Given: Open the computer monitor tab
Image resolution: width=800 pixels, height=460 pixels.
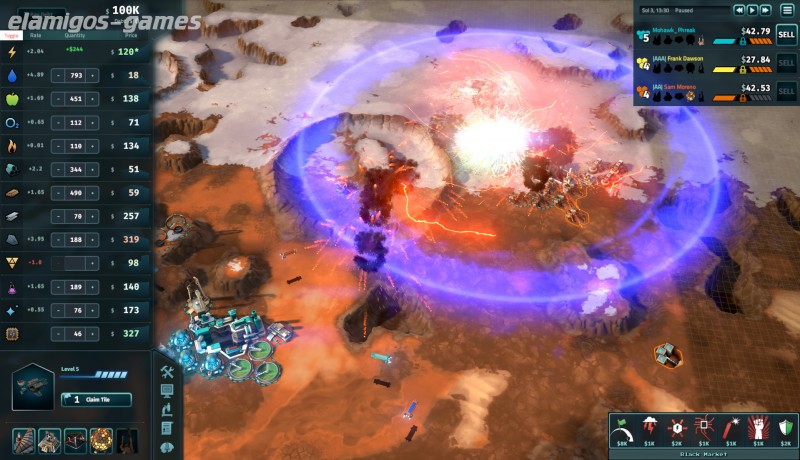Looking at the screenshot, I should pyautogui.click(x=167, y=390).
